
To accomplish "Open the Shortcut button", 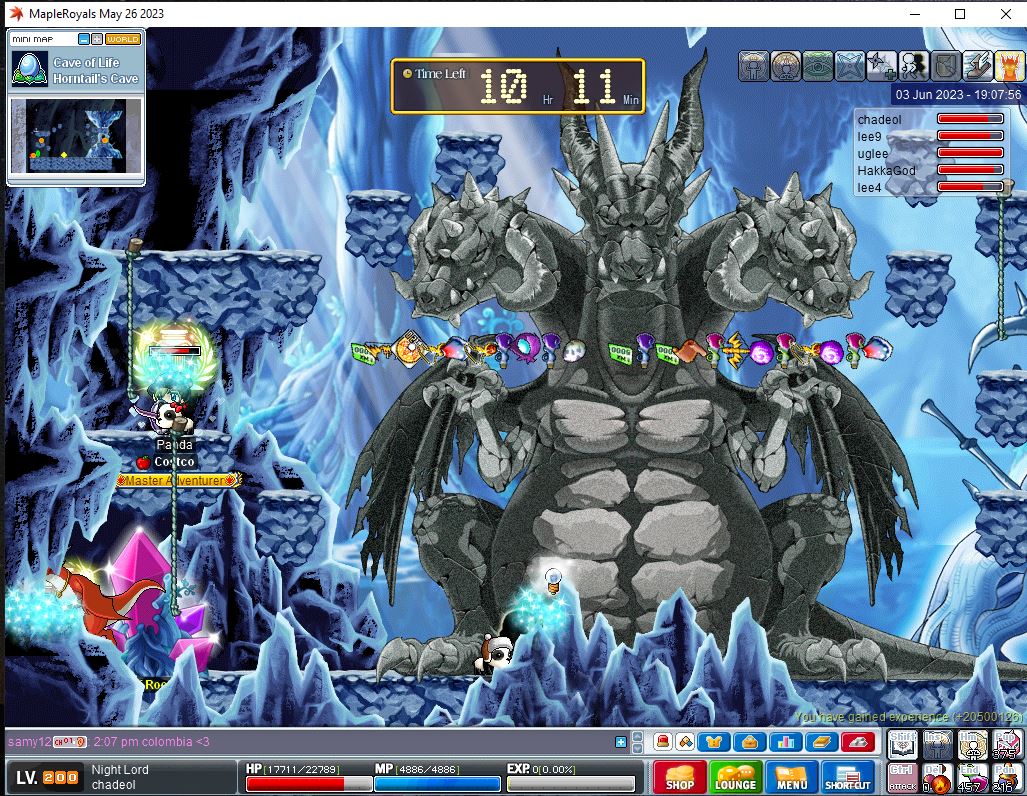I will coord(847,778).
